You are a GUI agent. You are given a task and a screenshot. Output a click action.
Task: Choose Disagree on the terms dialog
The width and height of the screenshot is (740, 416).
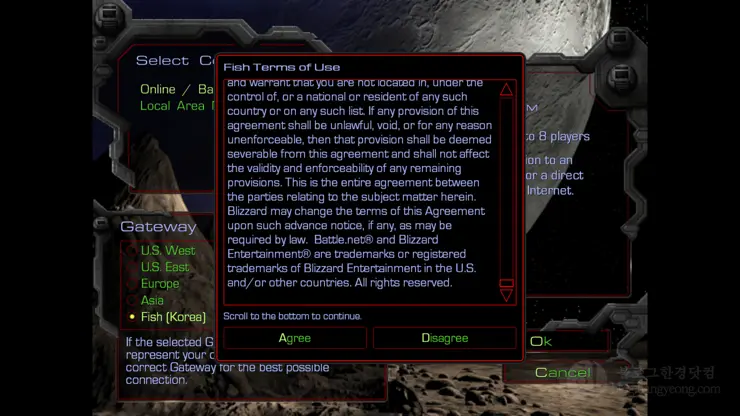[x=445, y=338]
